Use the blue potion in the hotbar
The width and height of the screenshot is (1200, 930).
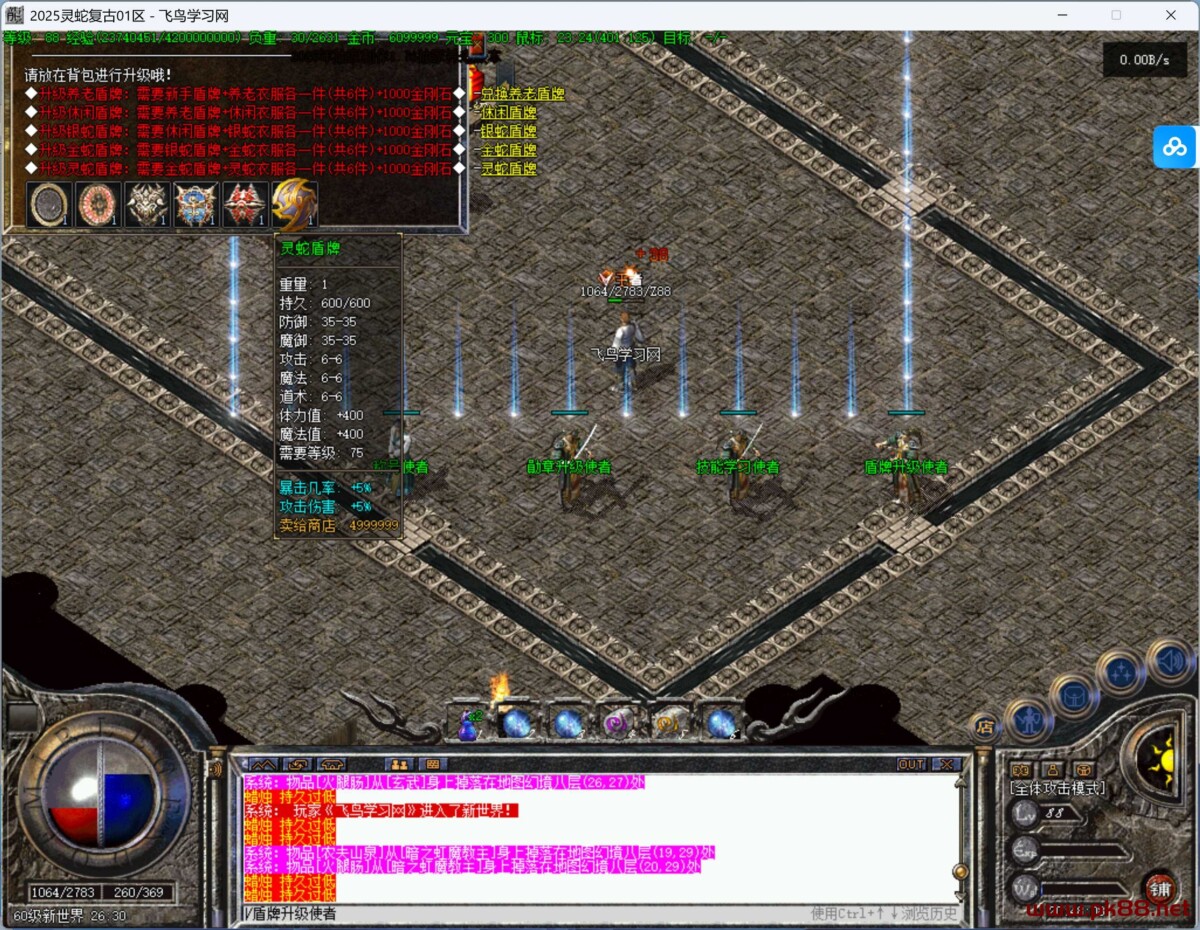tap(468, 723)
